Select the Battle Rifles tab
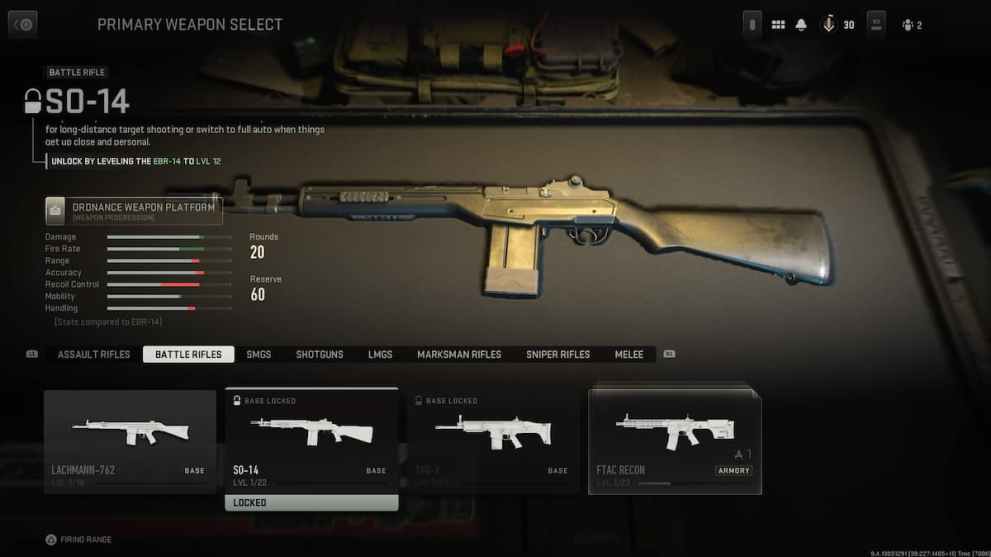The height and width of the screenshot is (557, 991). [188, 354]
